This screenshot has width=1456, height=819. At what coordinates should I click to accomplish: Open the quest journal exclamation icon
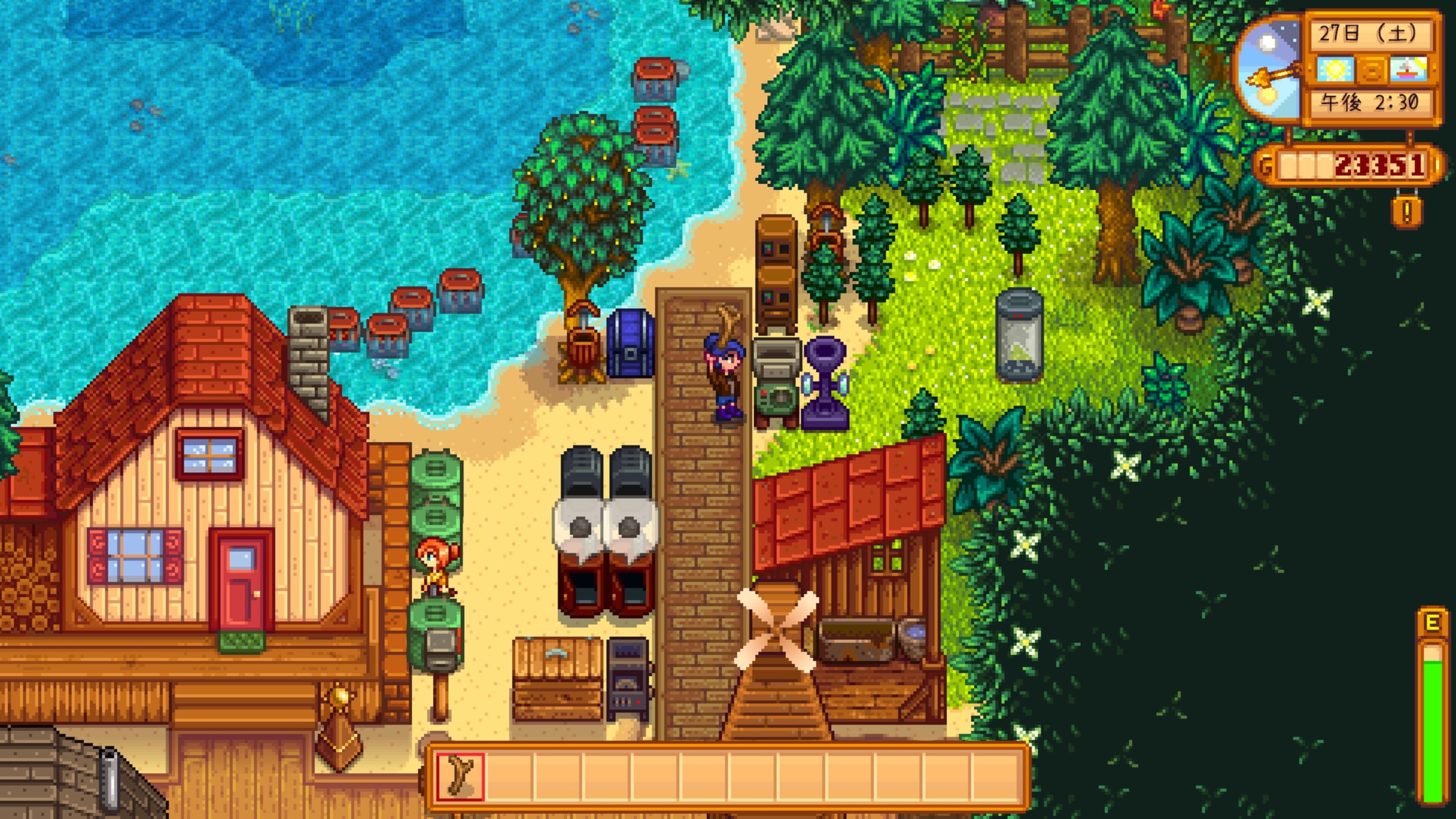pos(1407,211)
